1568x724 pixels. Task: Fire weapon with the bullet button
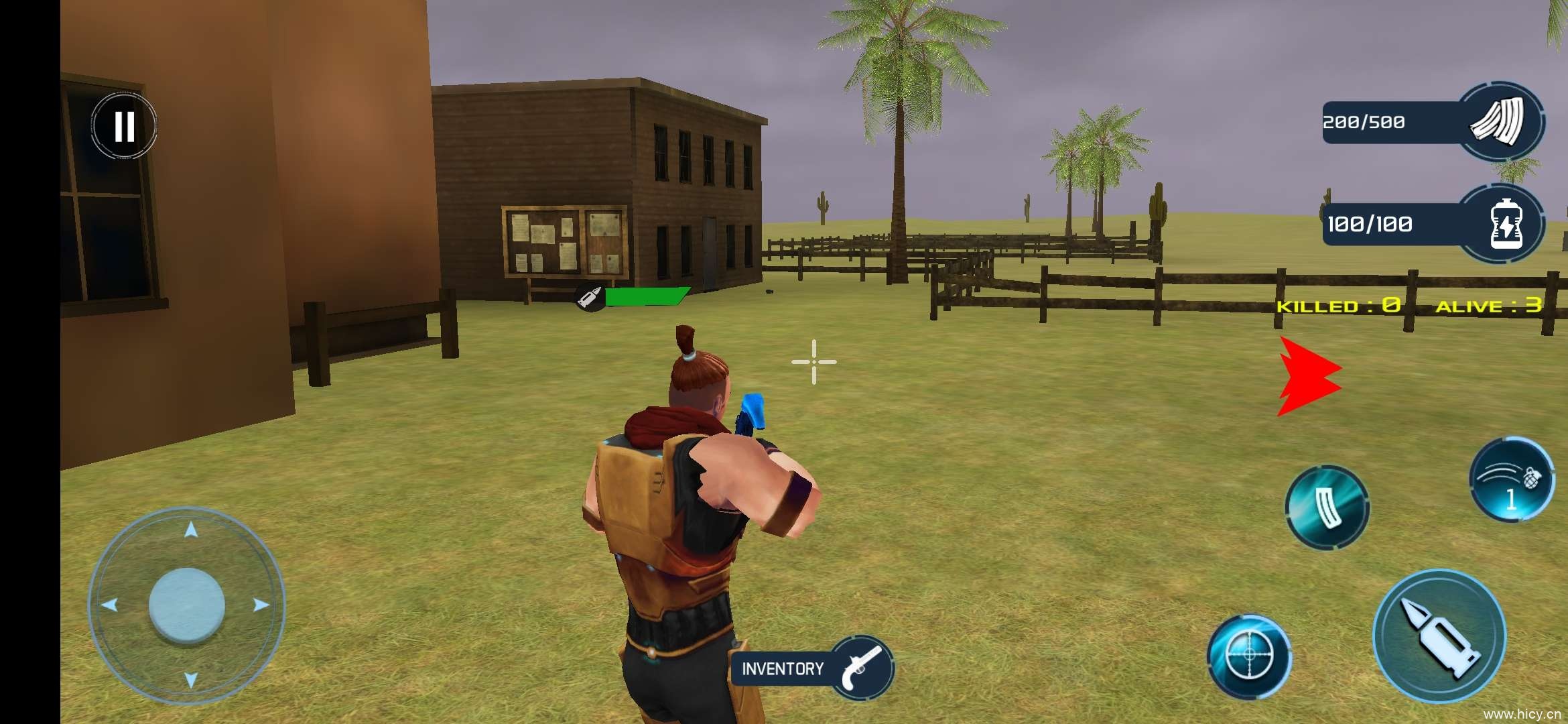(x=1439, y=635)
